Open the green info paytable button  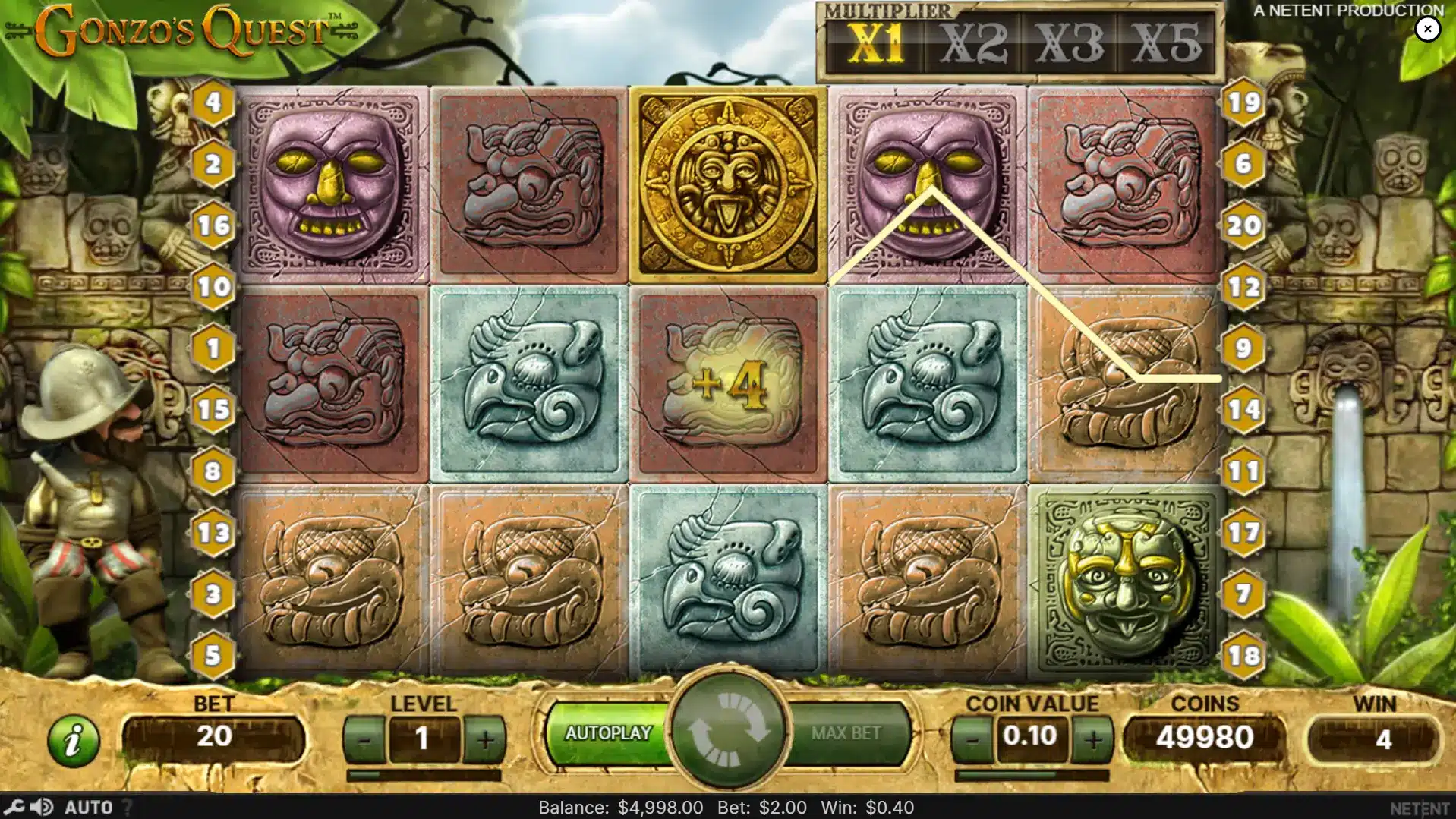[x=74, y=740]
